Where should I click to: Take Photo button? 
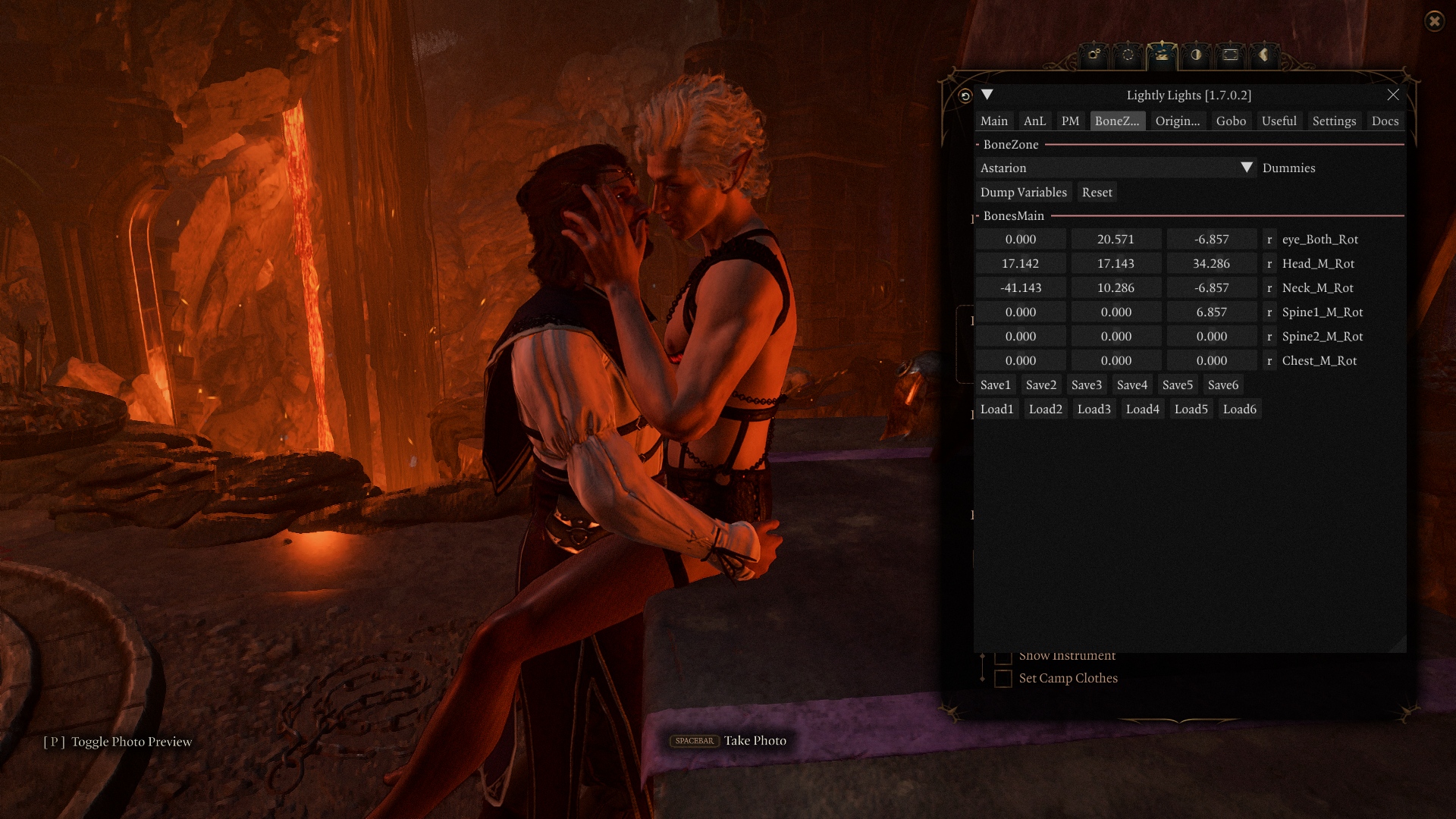[728, 741]
